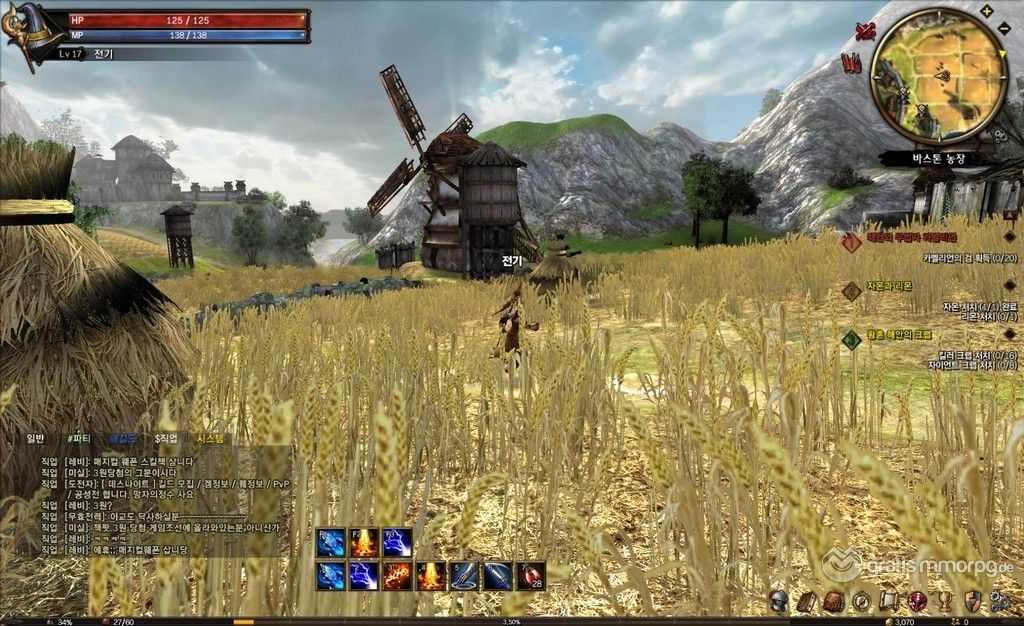Switch to the #파티 chat tab
This screenshot has width=1024, height=626.
[78, 438]
